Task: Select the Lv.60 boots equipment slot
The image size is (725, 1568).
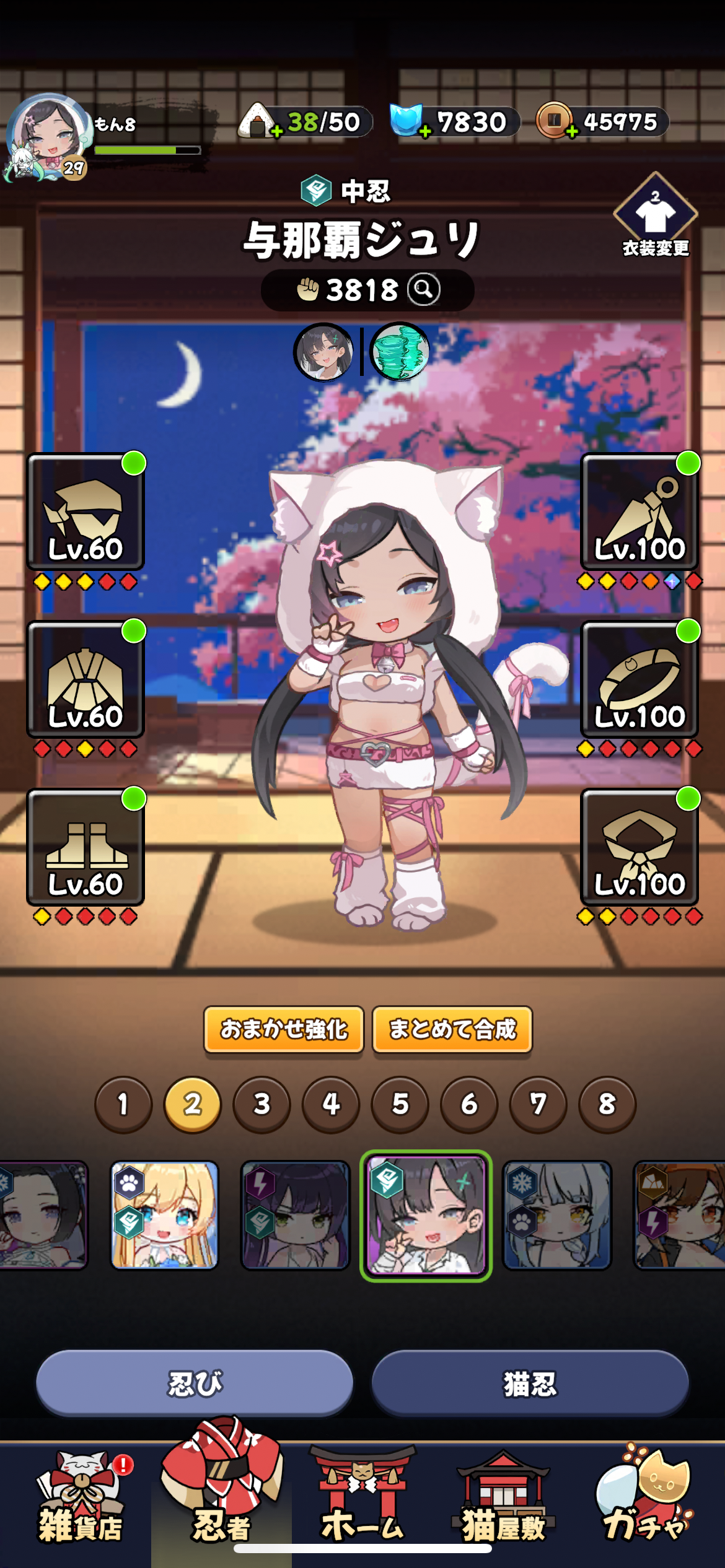Action: pyautogui.click(x=86, y=847)
